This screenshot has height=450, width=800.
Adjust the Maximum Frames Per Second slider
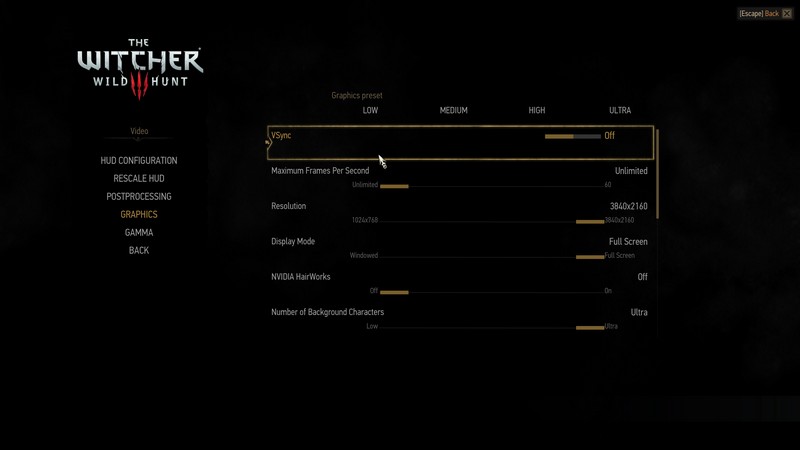tap(480, 185)
